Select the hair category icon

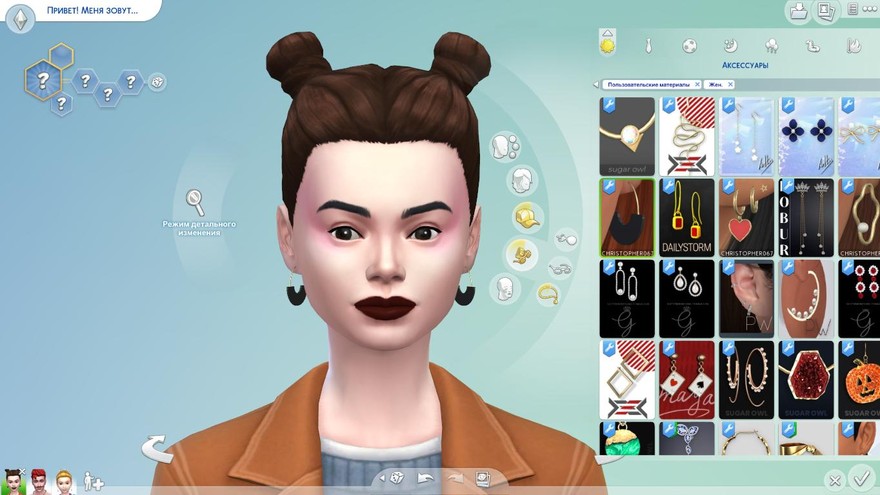521,181
